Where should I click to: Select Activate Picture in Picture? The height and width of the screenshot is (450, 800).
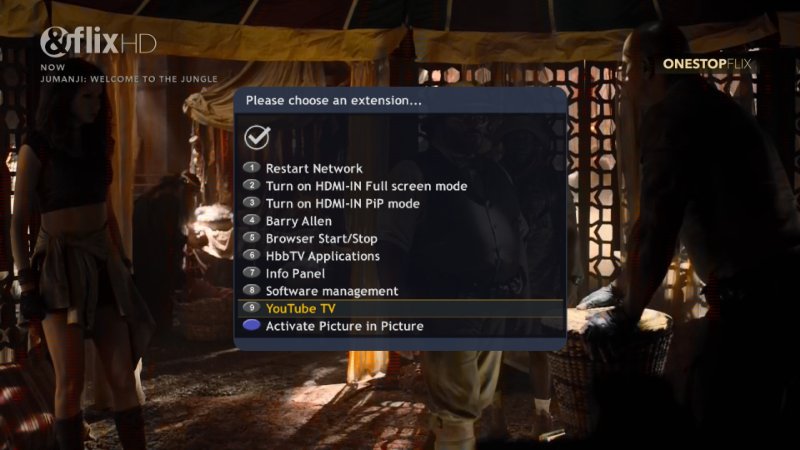click(344, 326)
